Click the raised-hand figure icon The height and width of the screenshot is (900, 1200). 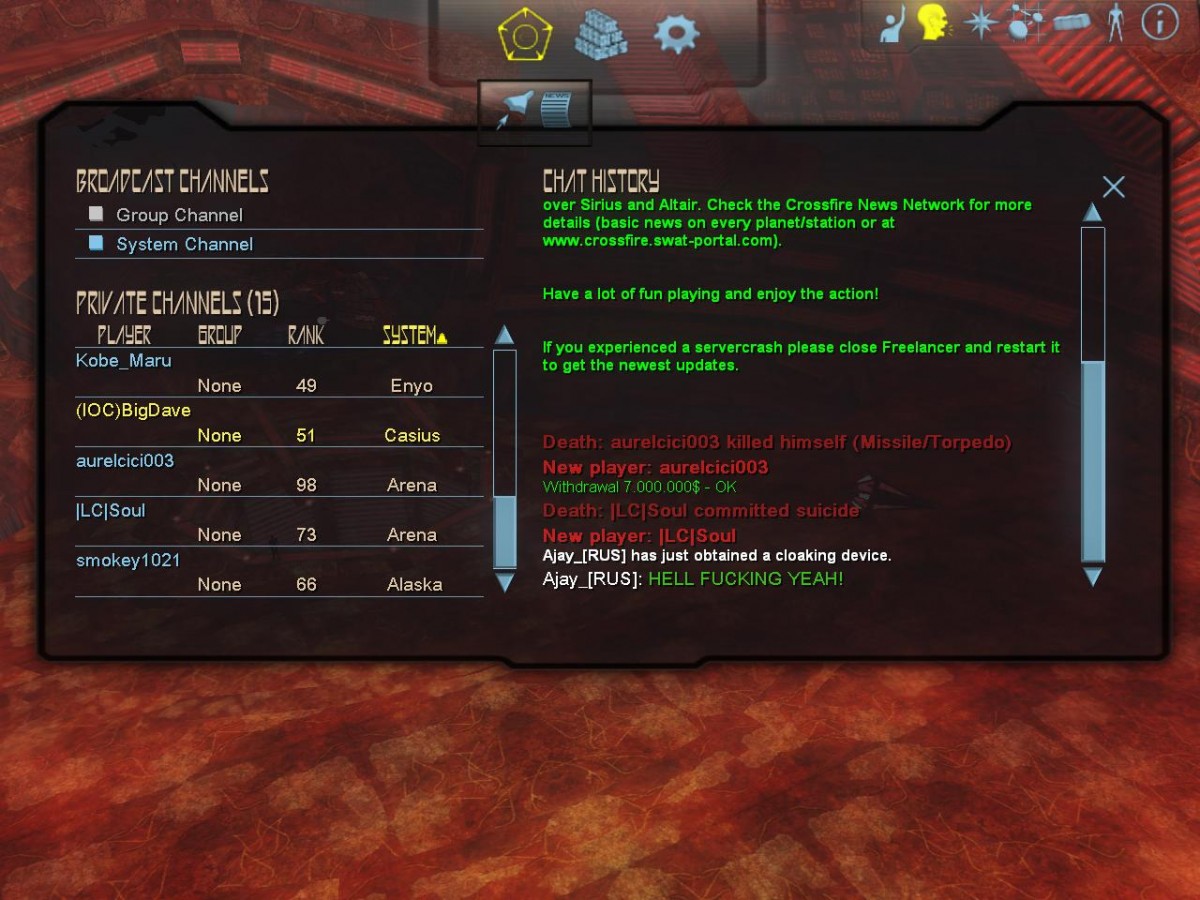[892, 24]
